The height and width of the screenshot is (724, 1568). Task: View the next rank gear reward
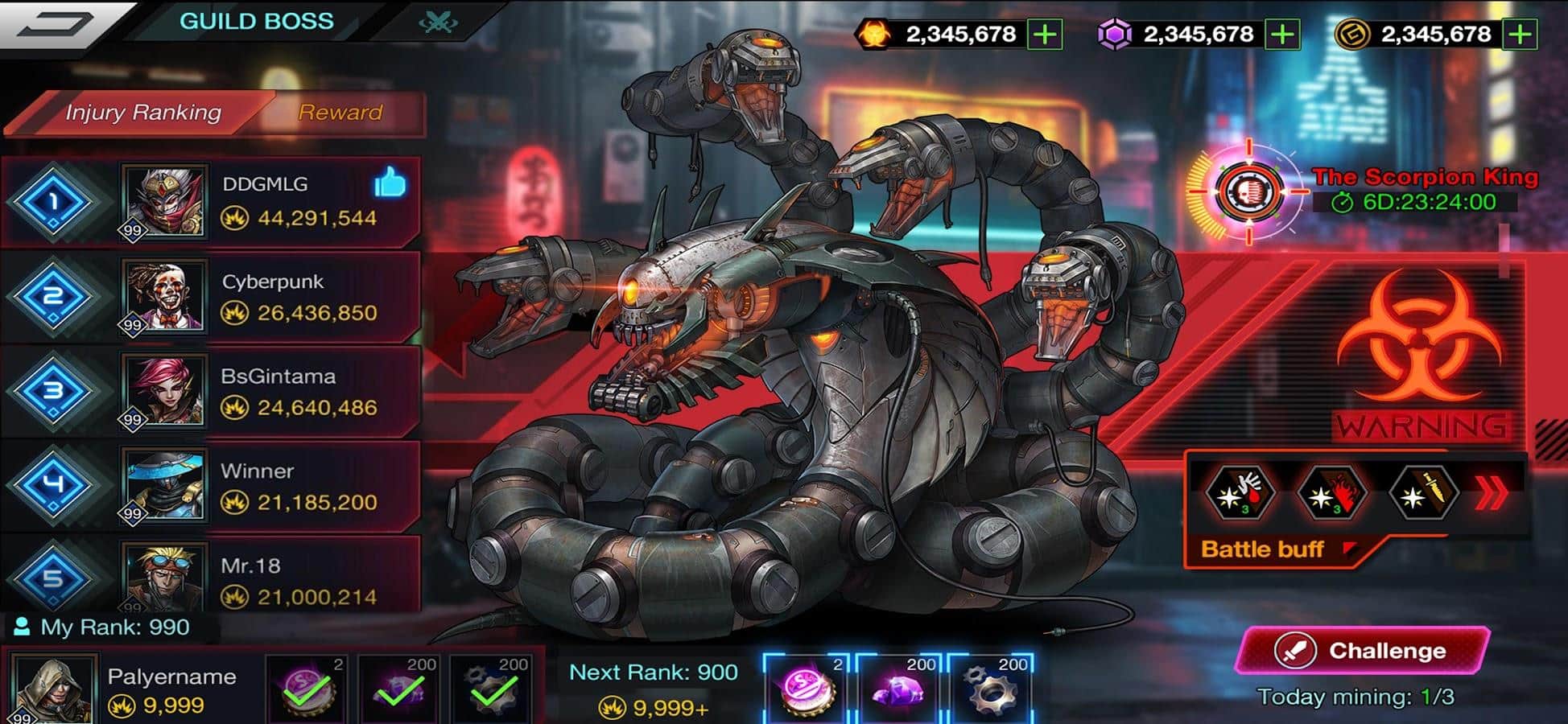[x=992, y=689]
